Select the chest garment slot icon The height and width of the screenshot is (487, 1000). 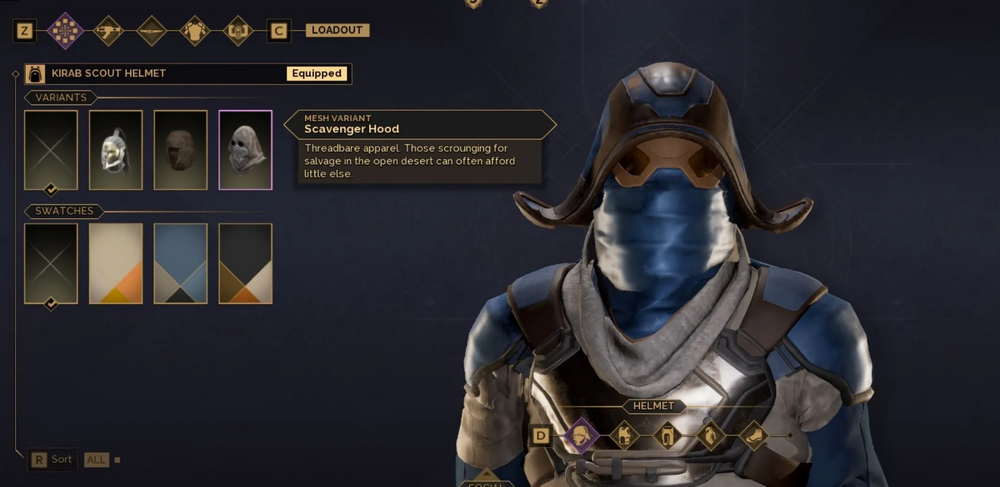point(624,436)
